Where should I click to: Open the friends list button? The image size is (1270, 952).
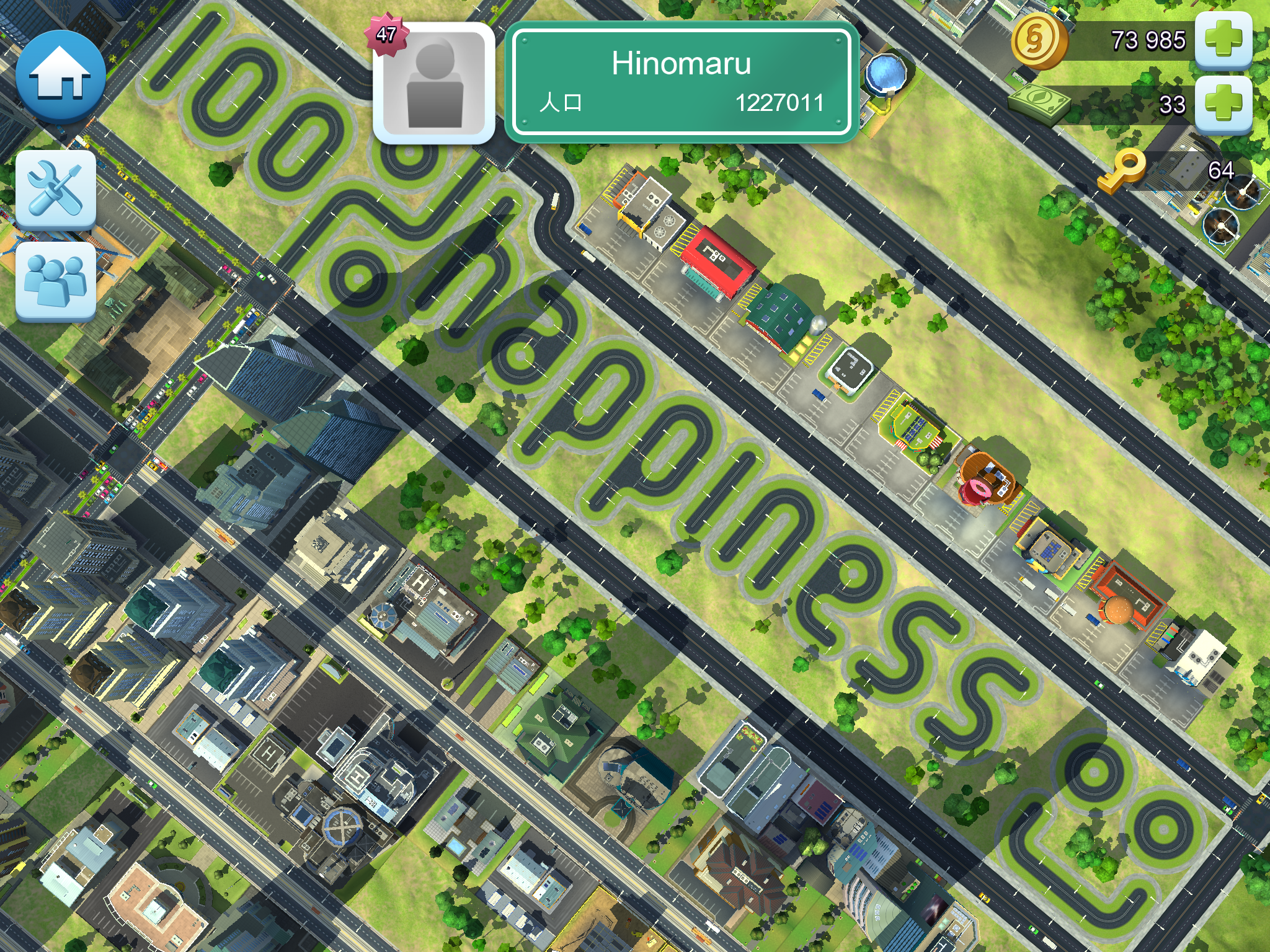coord(56,281)
